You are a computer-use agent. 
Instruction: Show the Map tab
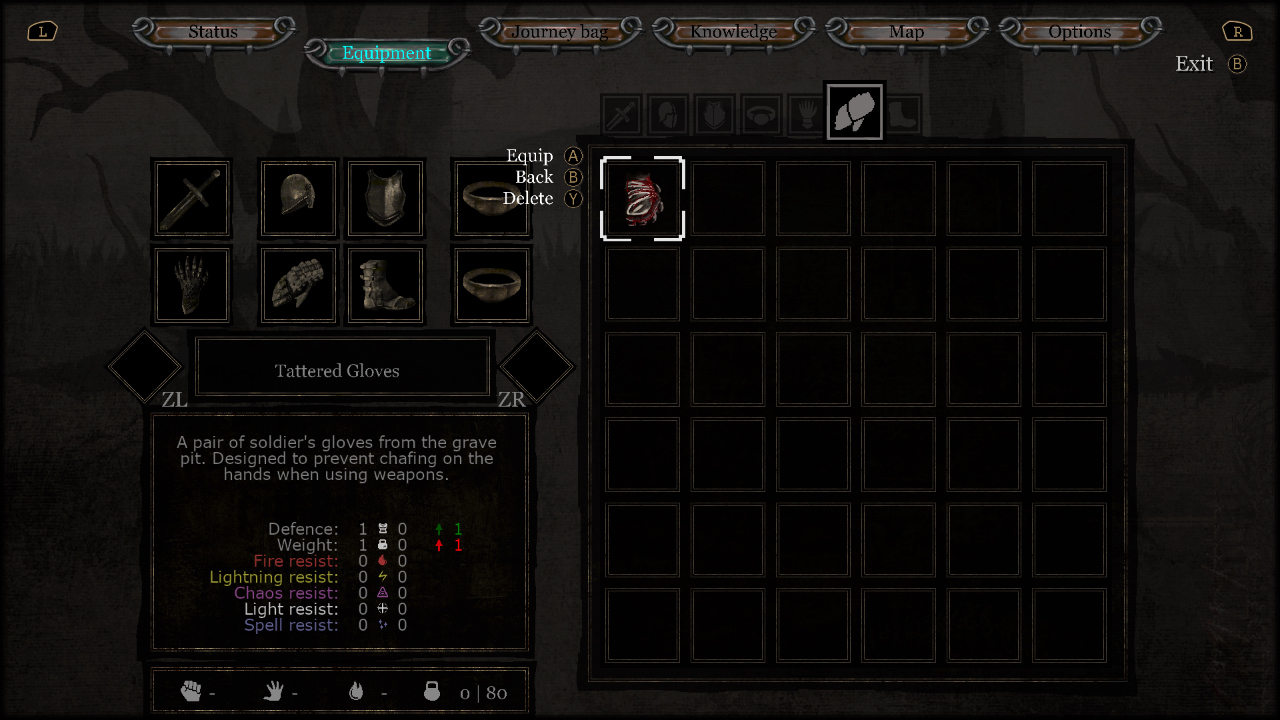pyautogui.click(x=906, y=32)
